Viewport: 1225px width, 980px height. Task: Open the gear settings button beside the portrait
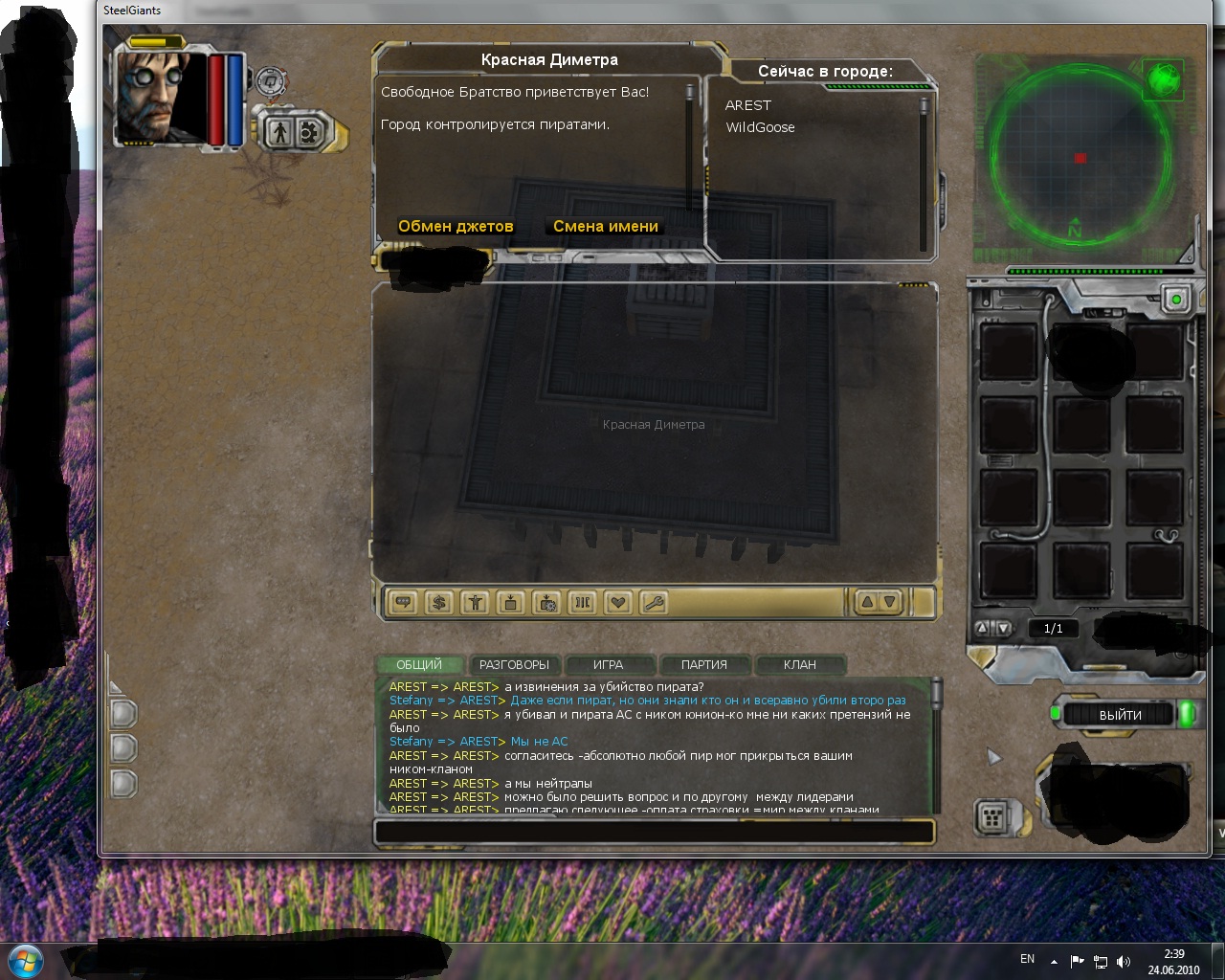point(309,132)
